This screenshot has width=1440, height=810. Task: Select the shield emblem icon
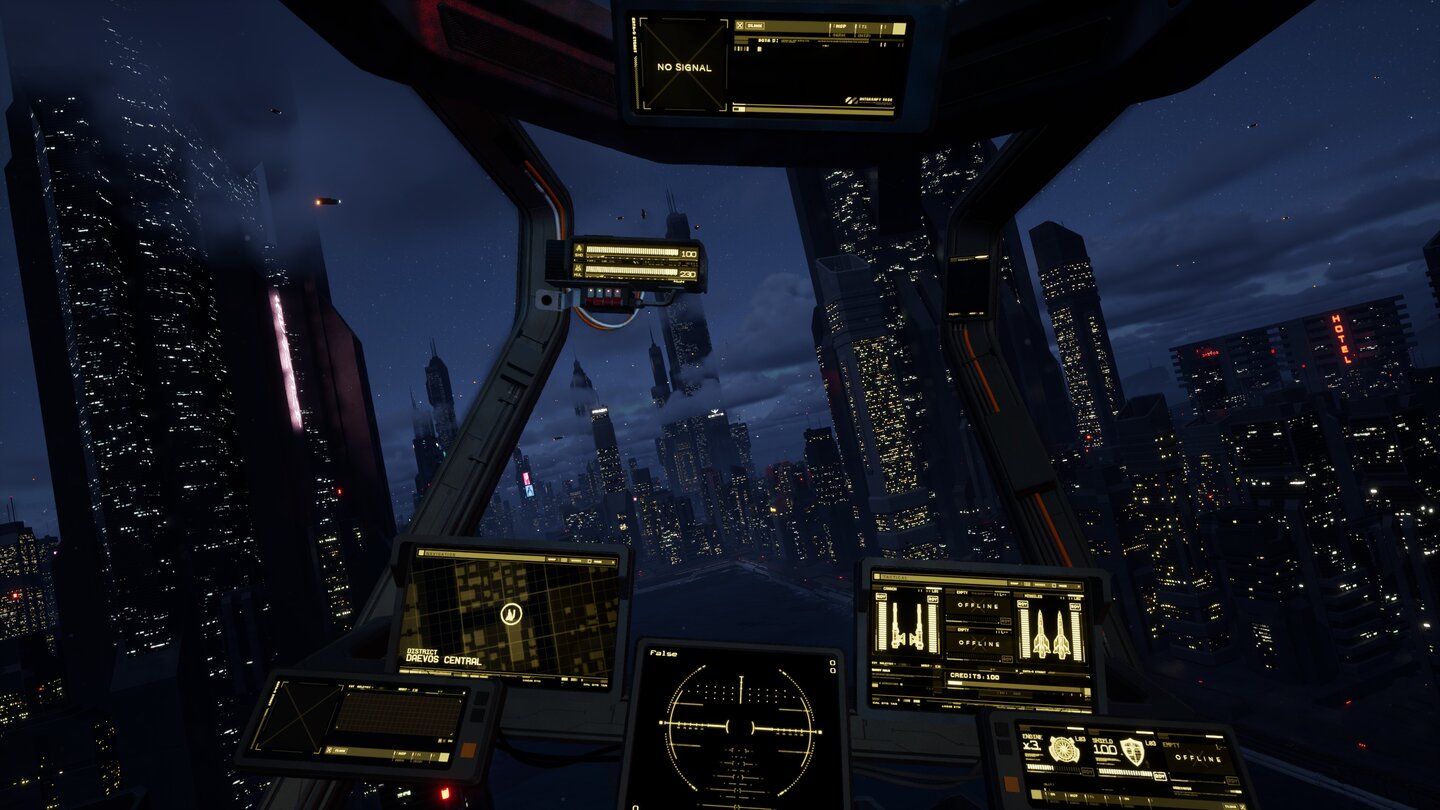coord(1132,751)
